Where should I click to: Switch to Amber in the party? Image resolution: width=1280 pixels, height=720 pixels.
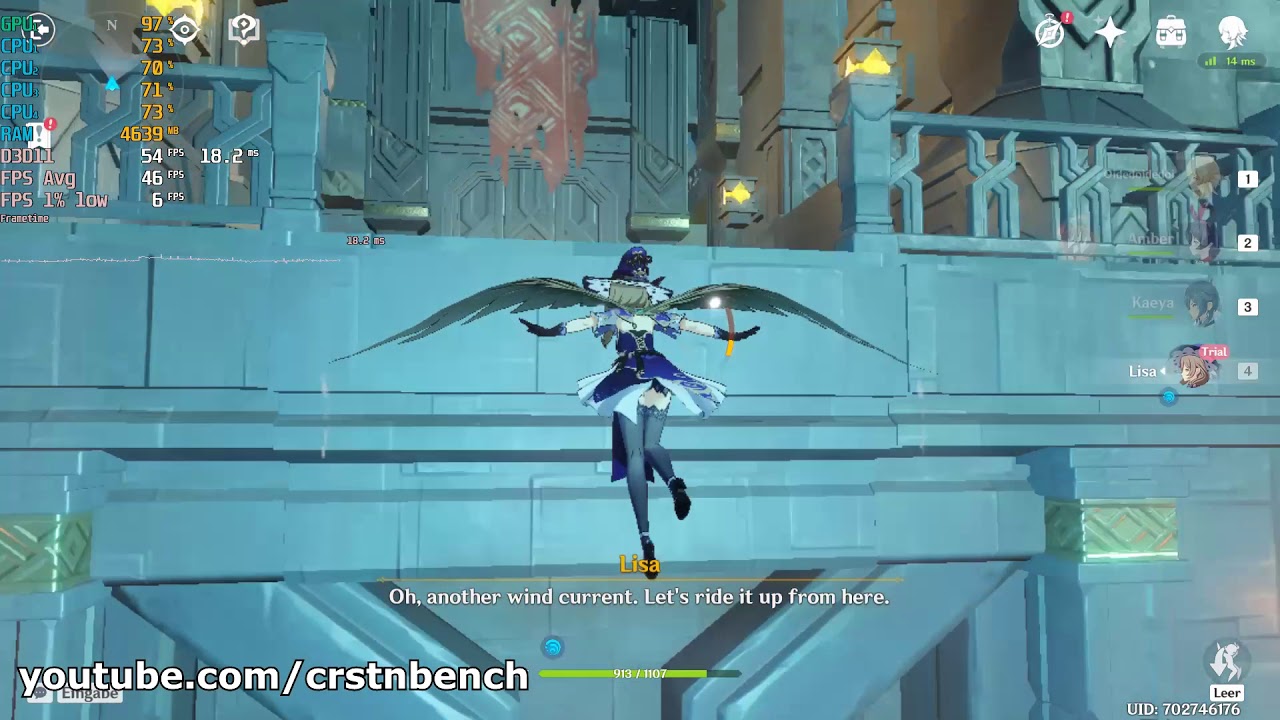pyautogui.click(x=1200, y=242)
